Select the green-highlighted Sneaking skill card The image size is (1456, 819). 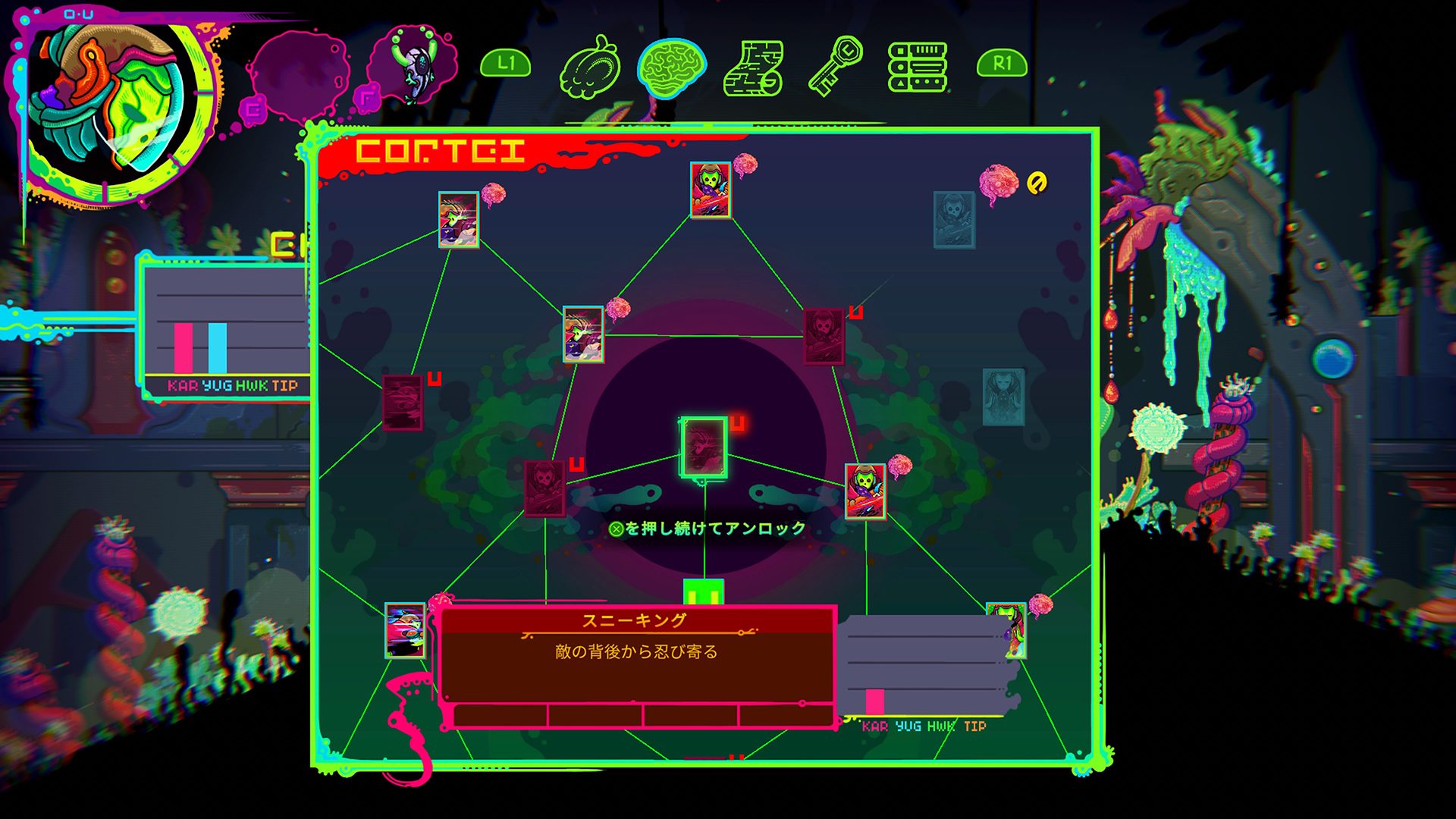pos(704,448)
